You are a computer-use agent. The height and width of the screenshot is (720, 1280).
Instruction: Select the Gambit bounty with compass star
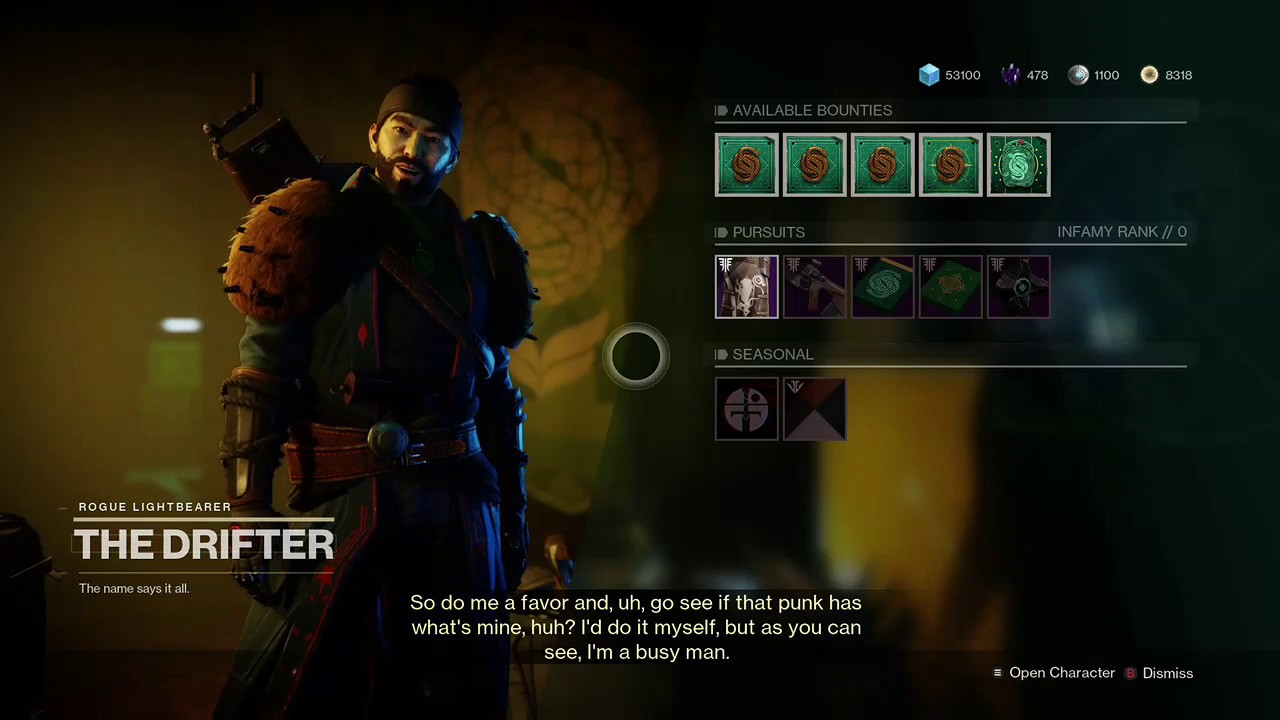tap(950, 164)
